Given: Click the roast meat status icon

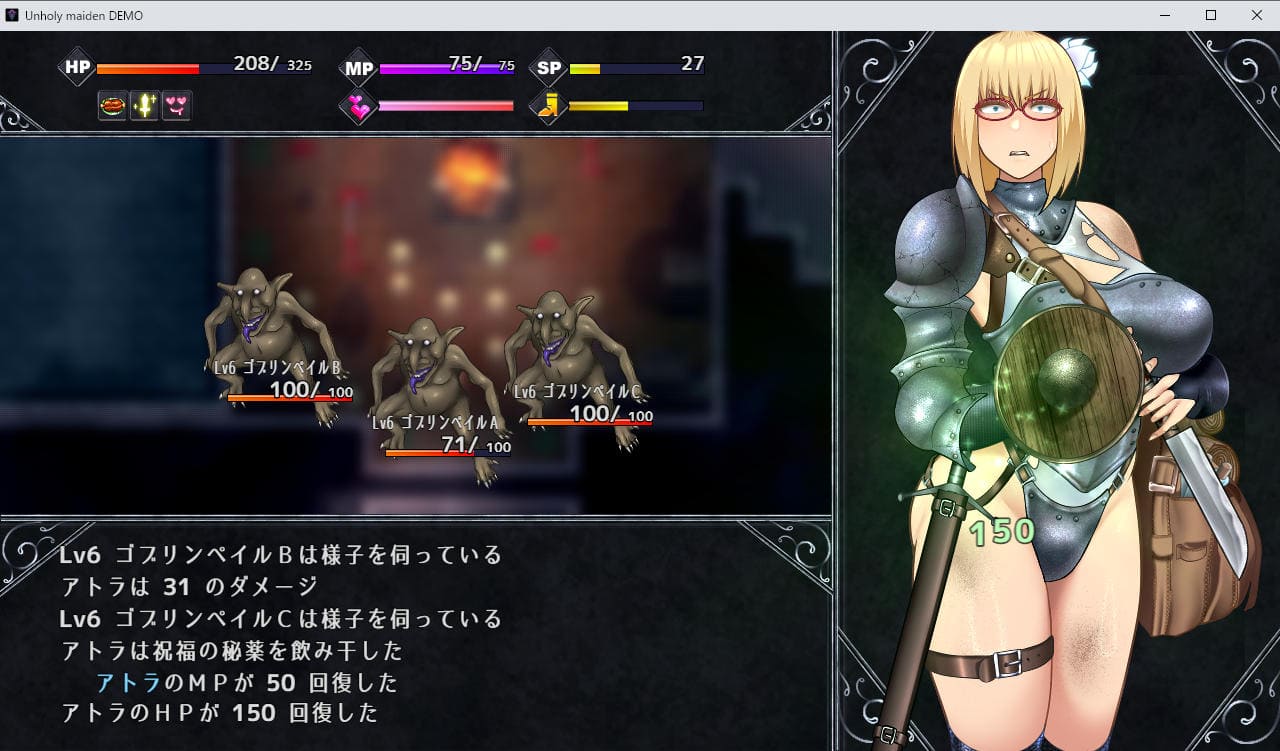Looking at the screenshot, I should pyautogui.click(x=112, y=105).
